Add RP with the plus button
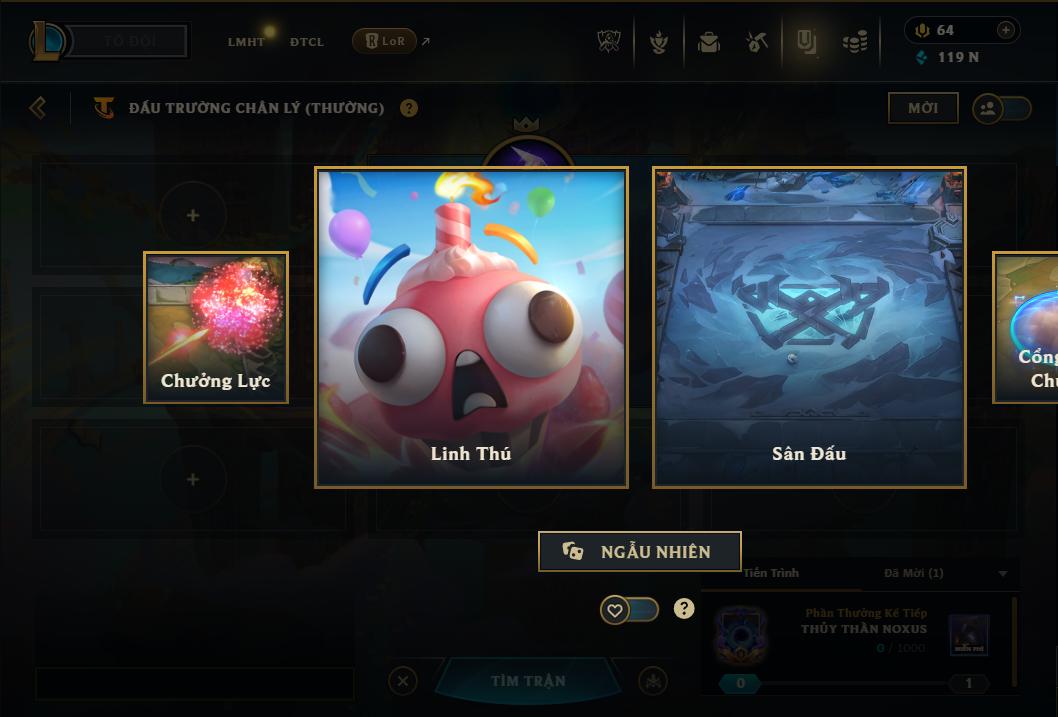The image size is (1058, 717). pos(1005,30)
